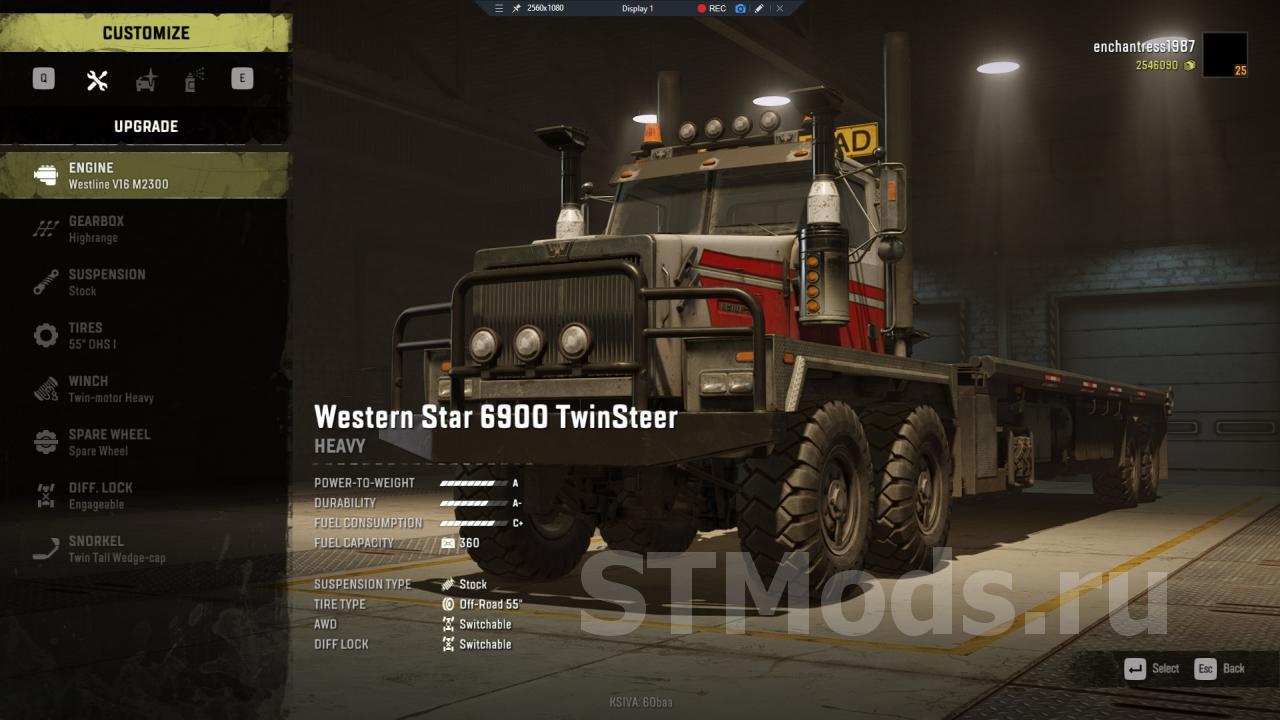Choose the Diff. Lock upgrade entry
Image resolution: width=1280 pixels, height=720 pixels.
click(x=145, y=495)
